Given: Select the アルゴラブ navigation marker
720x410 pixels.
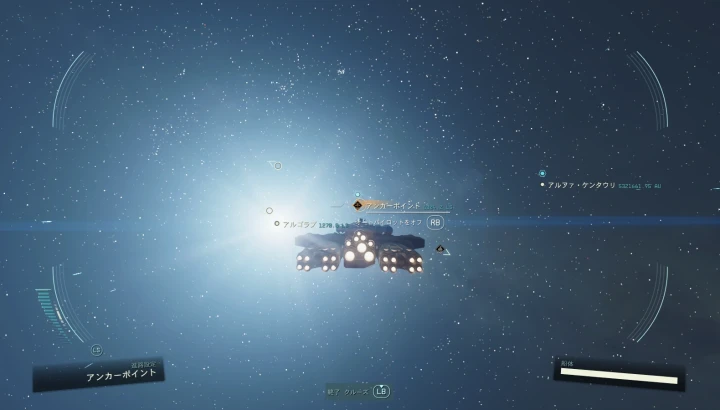Looking at the screenshot, I should [x=277, y=223].
